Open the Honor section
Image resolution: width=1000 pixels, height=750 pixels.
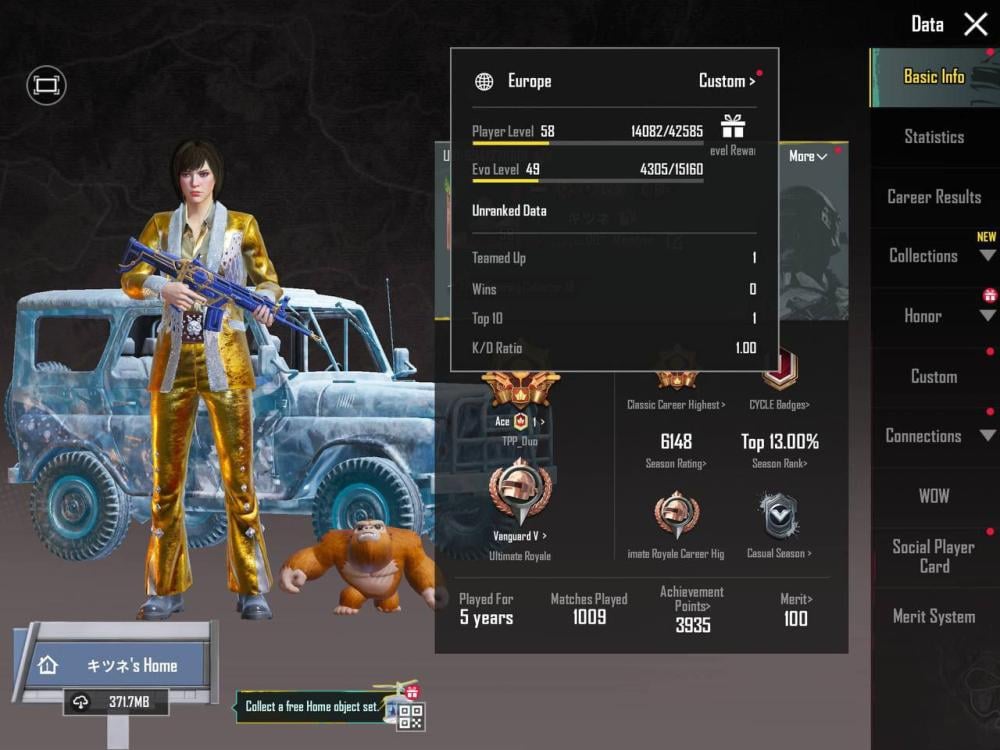934,316
